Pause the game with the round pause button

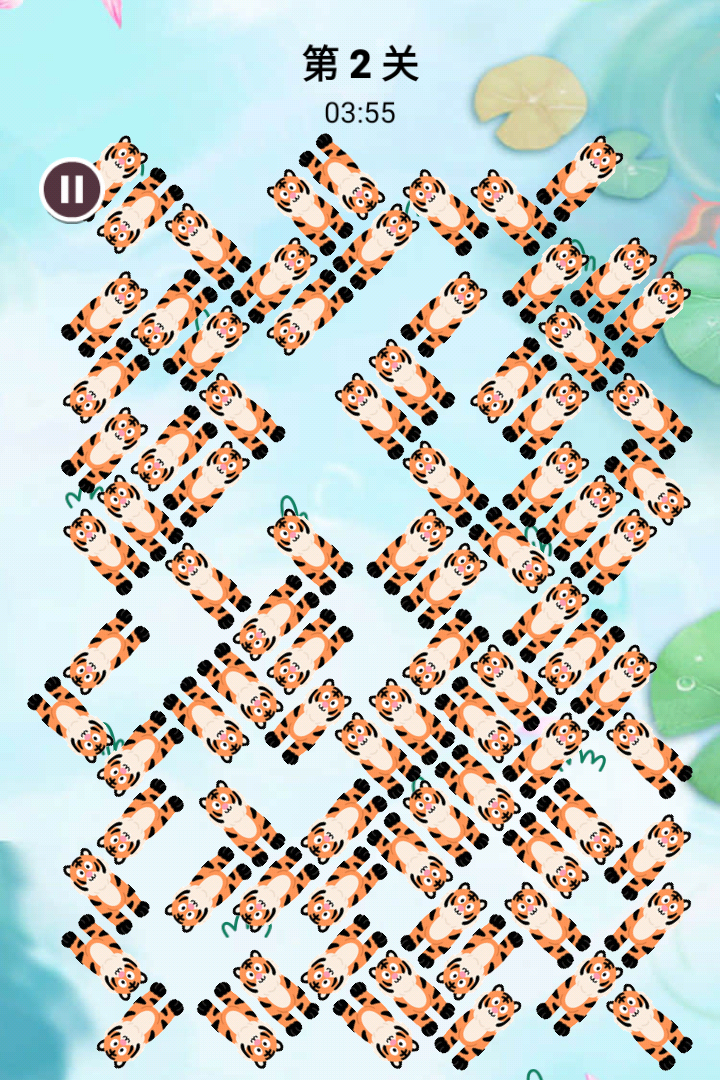coord(71,188)
